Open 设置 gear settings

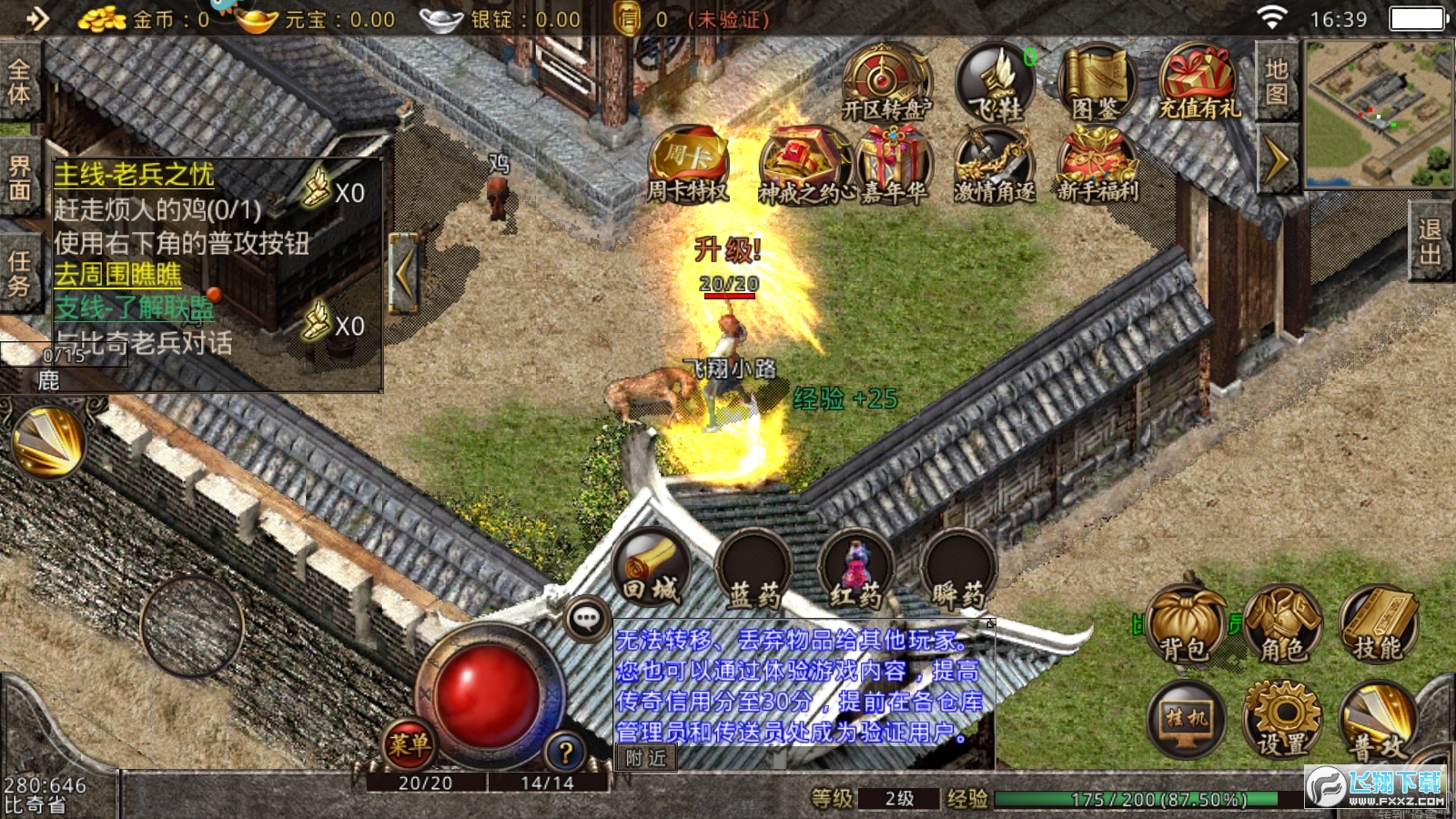1282,721
